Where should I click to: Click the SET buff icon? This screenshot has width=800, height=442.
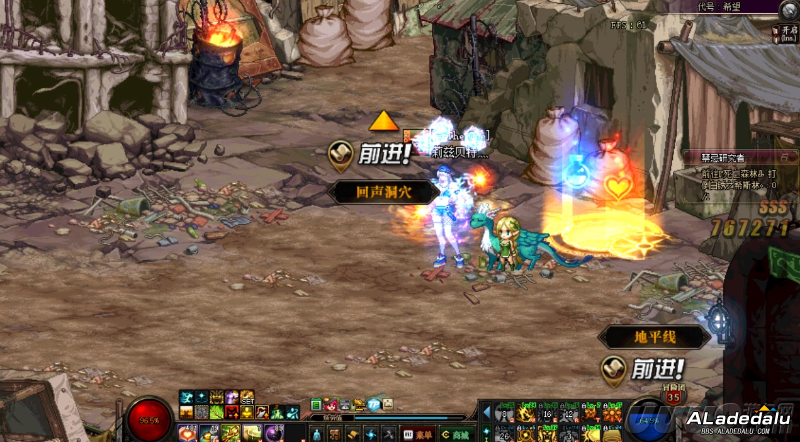coord(246,398)
